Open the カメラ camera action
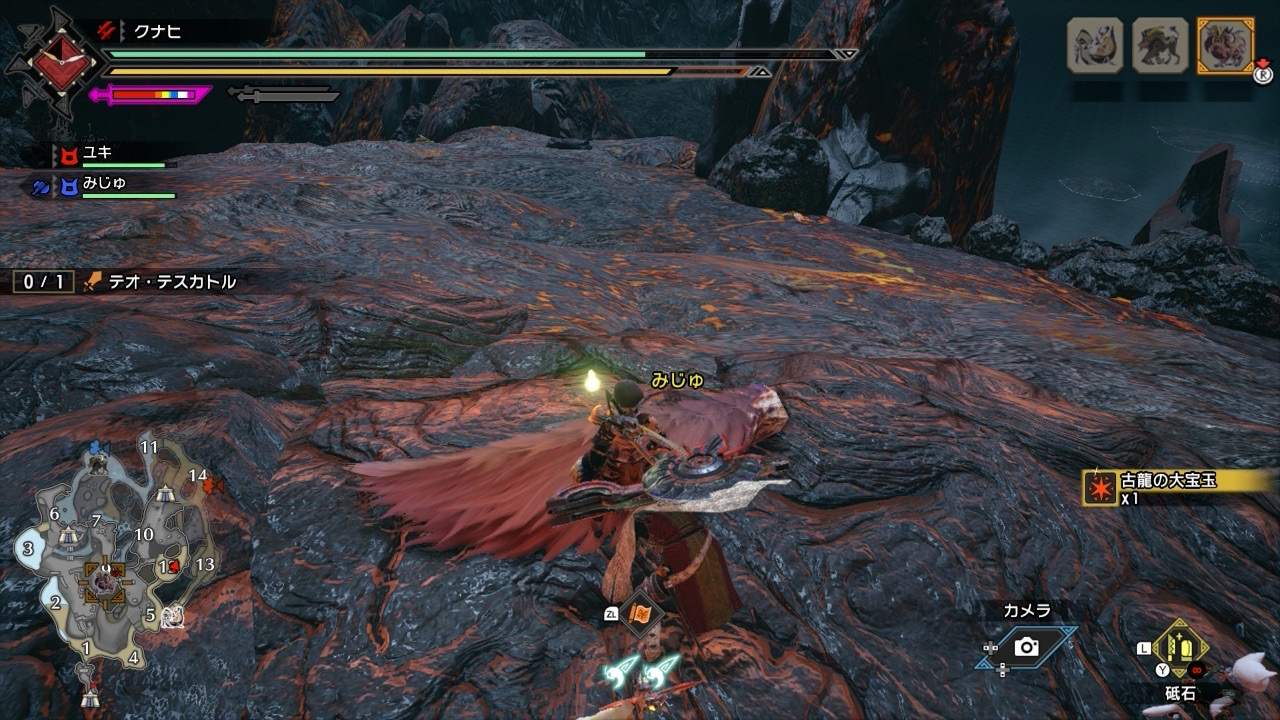1280x720 pixels. [x=1027, y=646]
